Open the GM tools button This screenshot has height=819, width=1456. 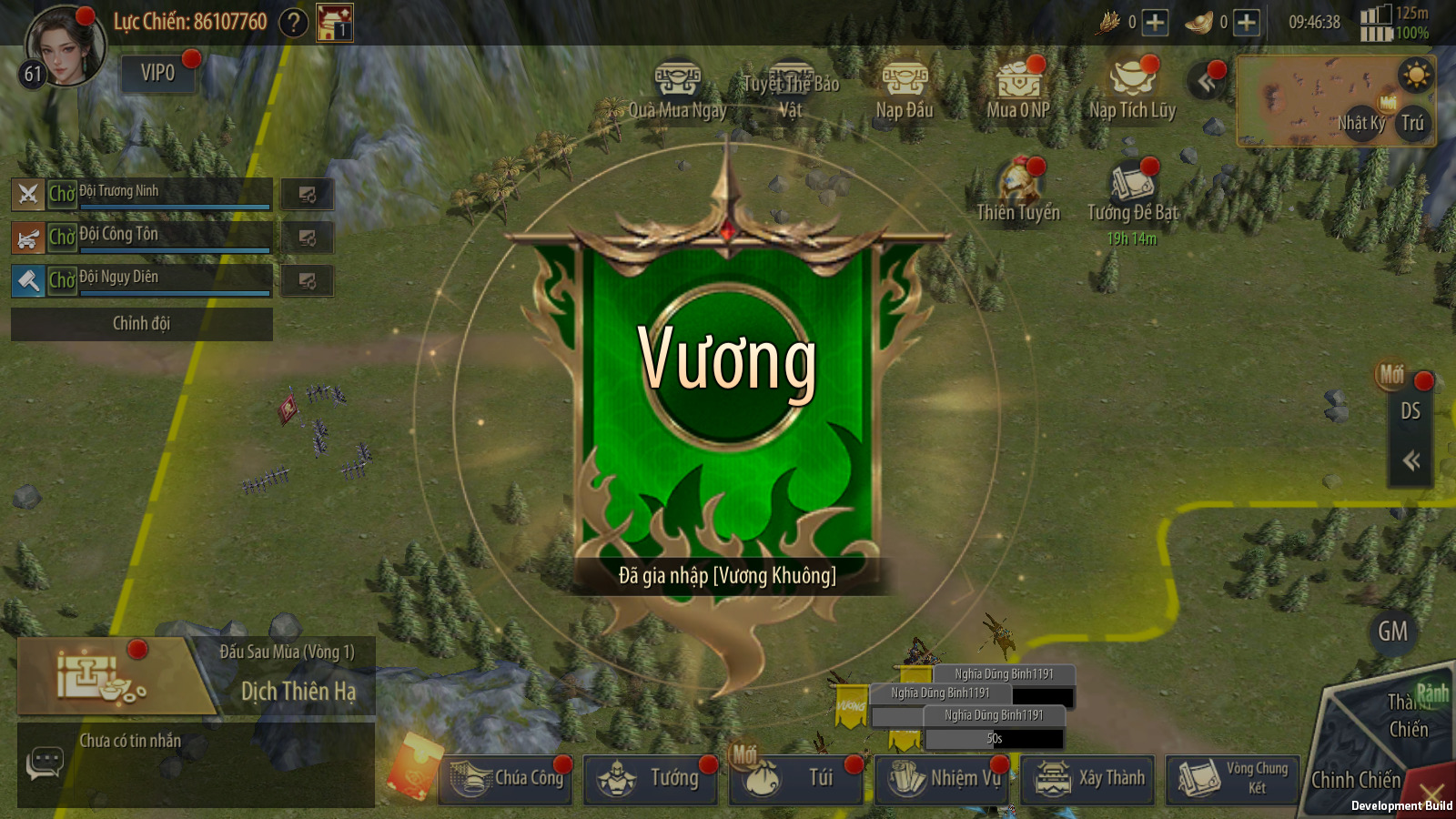[1392, 631]
